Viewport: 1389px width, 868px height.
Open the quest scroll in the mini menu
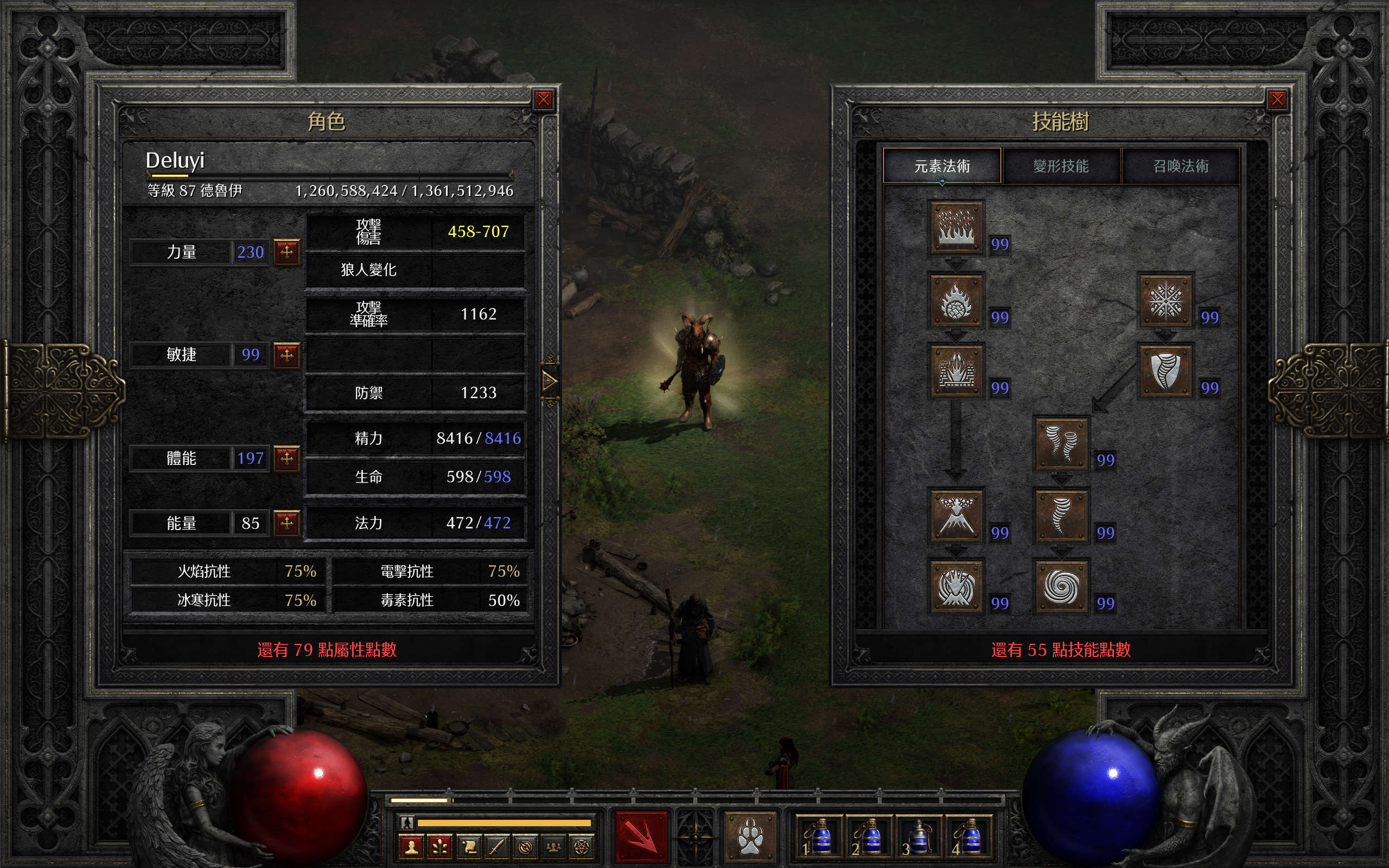coord(468,847)
